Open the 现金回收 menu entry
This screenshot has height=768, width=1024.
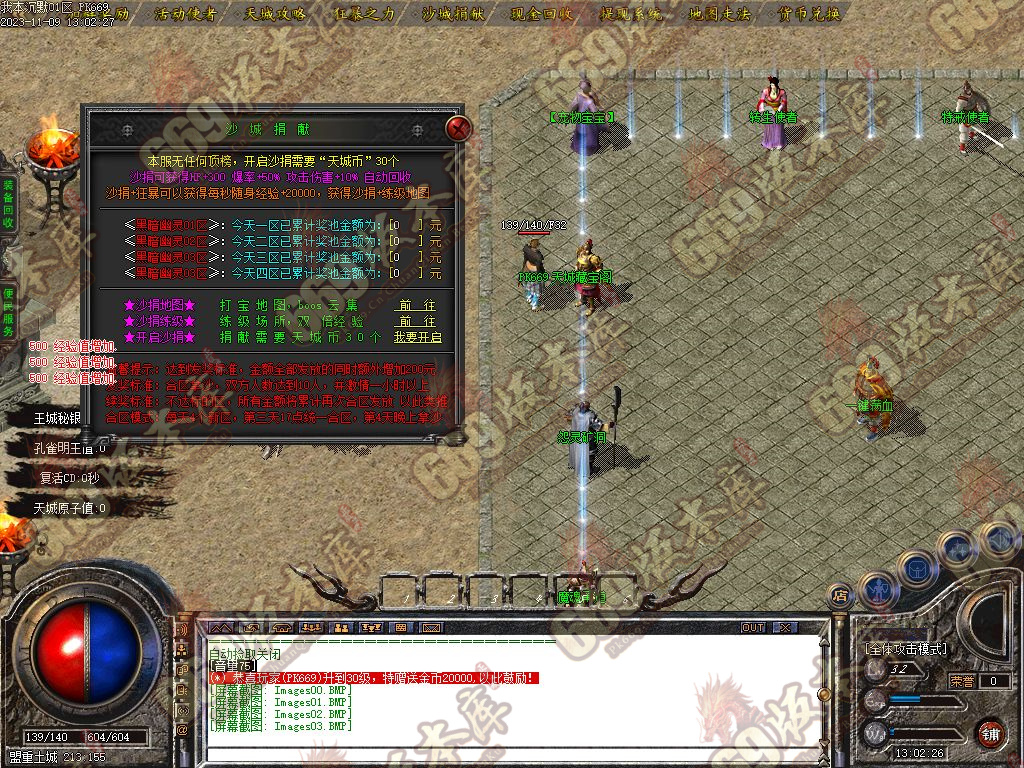coord(541,14)
